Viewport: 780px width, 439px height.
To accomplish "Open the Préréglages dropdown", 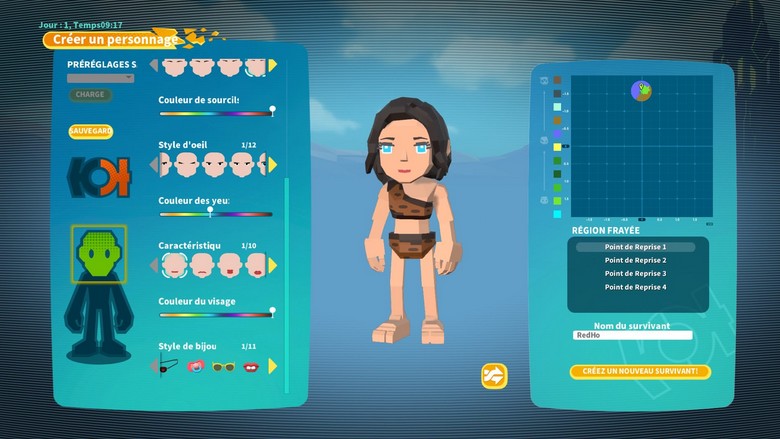I will coord(100,77).
